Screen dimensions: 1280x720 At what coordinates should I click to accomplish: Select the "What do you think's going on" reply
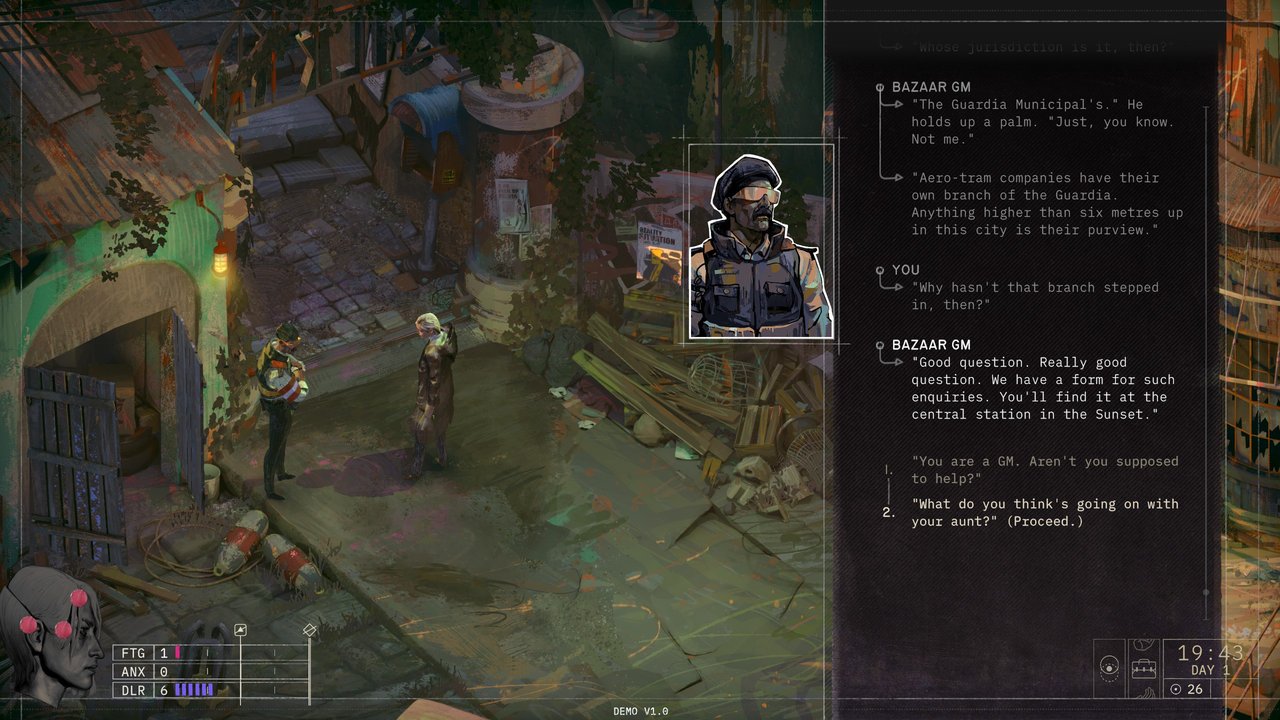point(1030,512)
